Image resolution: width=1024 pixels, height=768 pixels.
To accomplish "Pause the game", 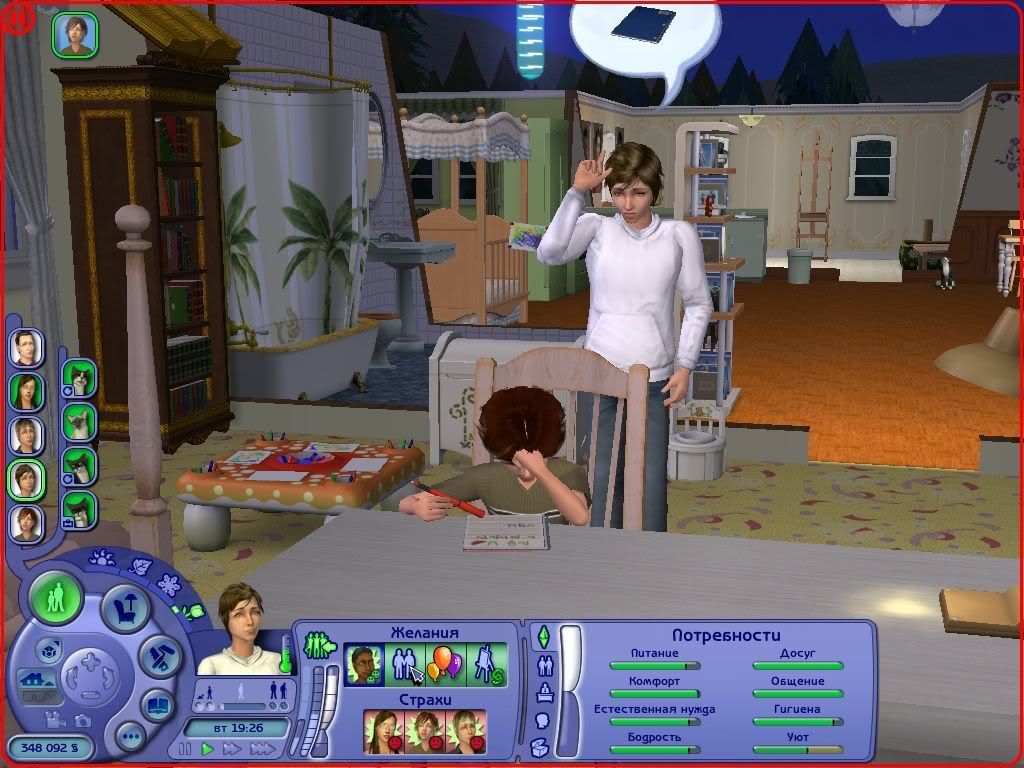I will click(185, 748).
